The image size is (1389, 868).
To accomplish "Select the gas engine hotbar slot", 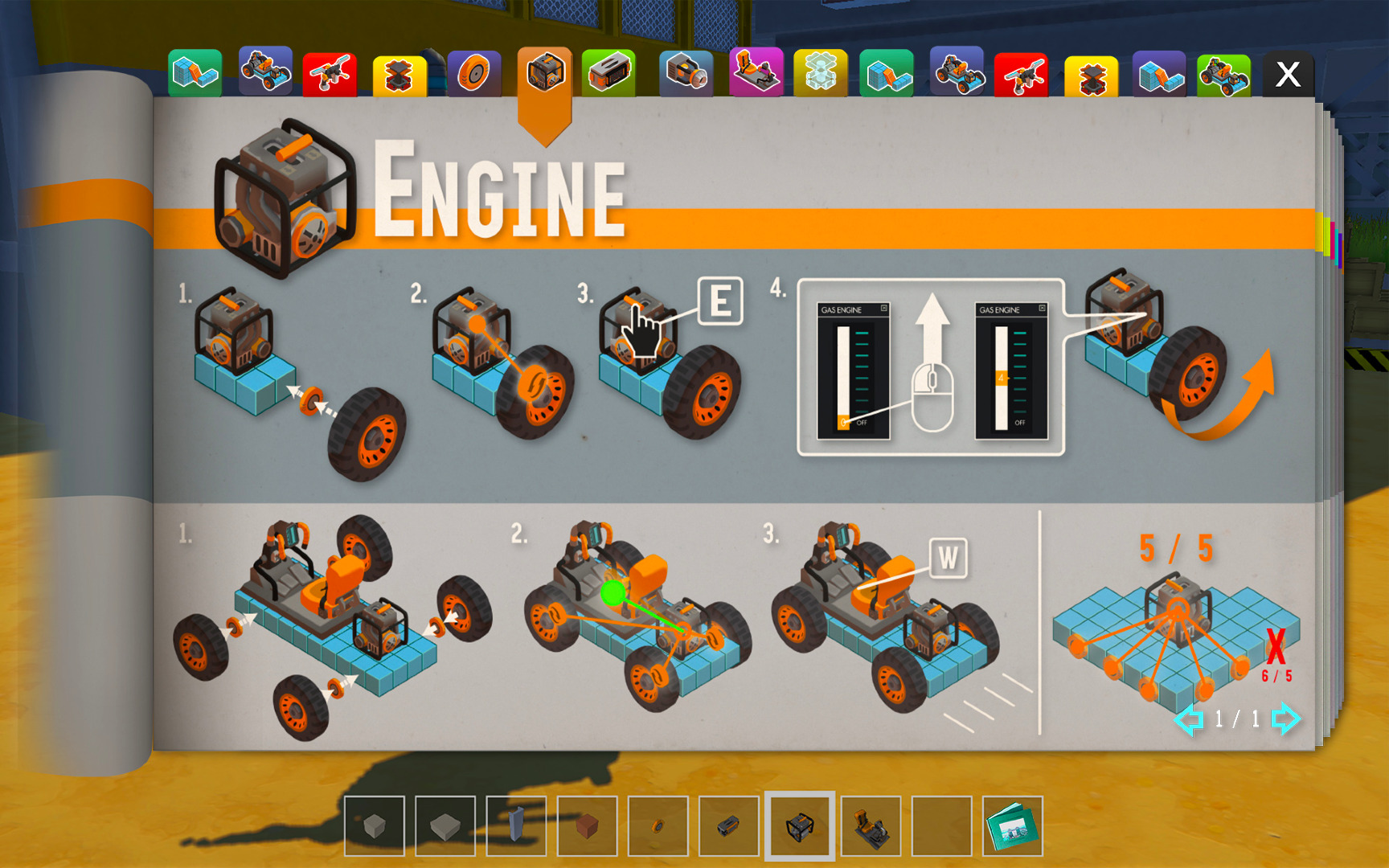I will pos(799,826).
